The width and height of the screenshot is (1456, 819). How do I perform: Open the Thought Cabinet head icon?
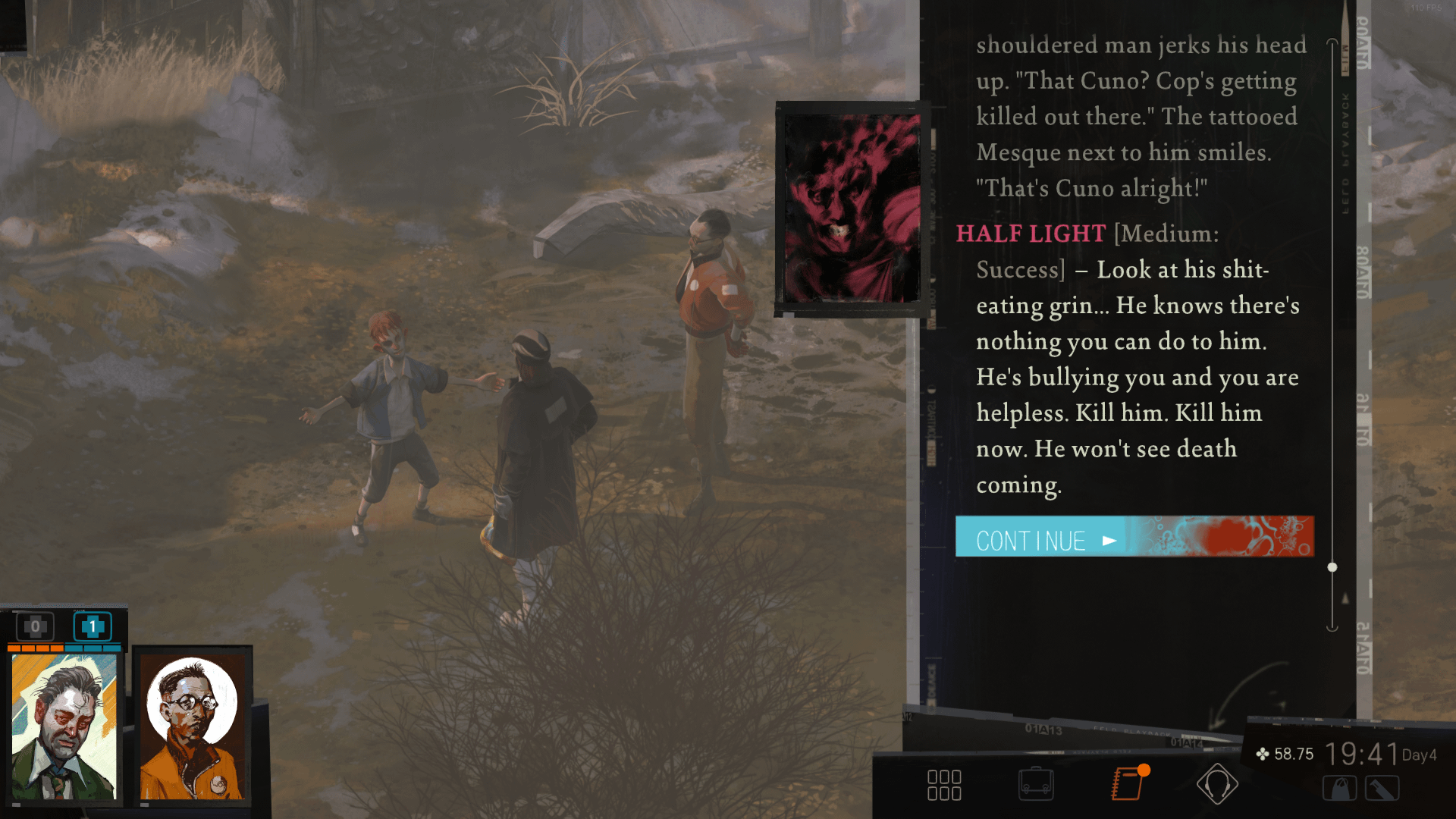click(x=1217, y=784)
